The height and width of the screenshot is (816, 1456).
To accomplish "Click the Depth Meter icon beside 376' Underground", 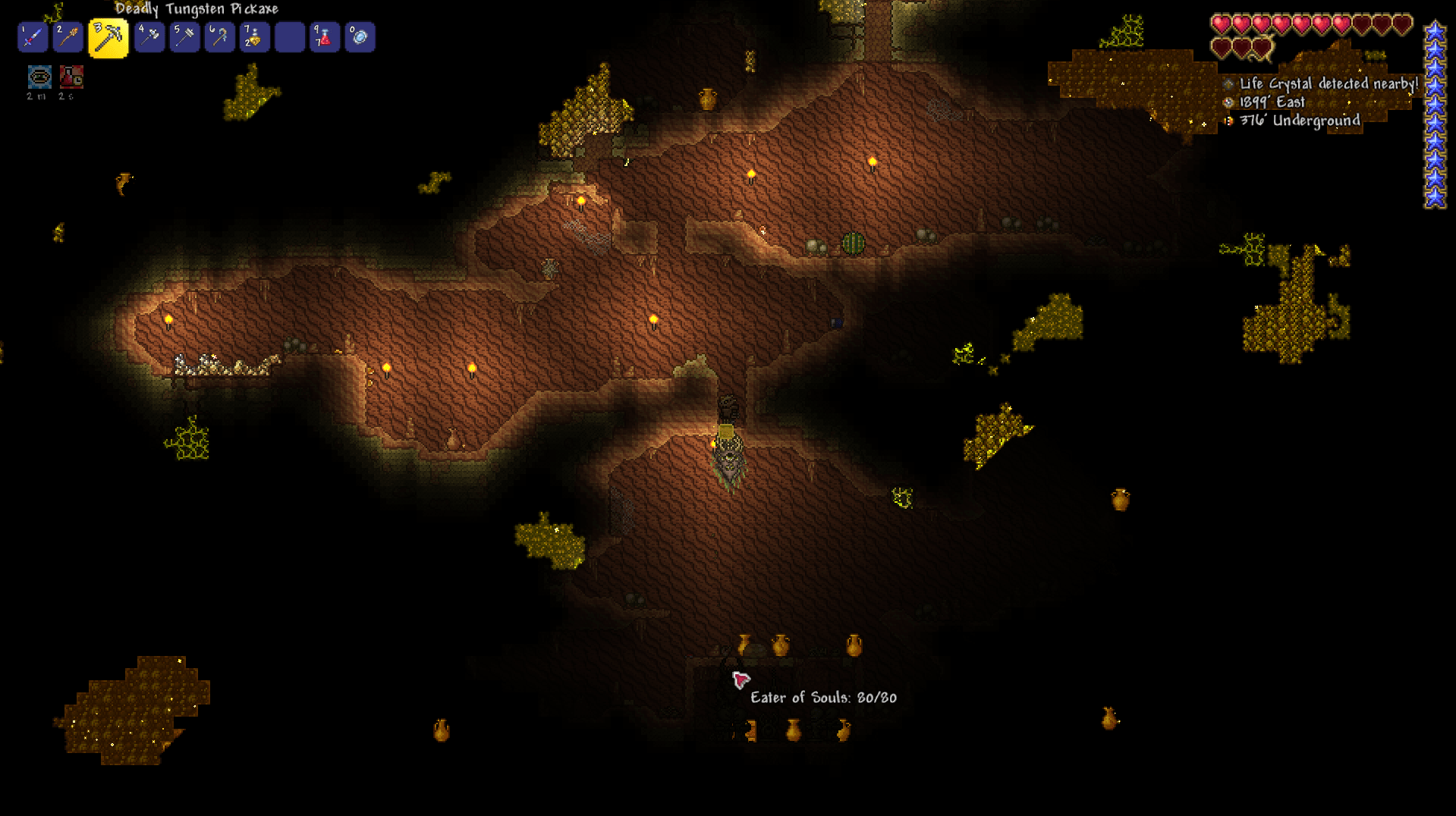I will [x=1229, y=120].
